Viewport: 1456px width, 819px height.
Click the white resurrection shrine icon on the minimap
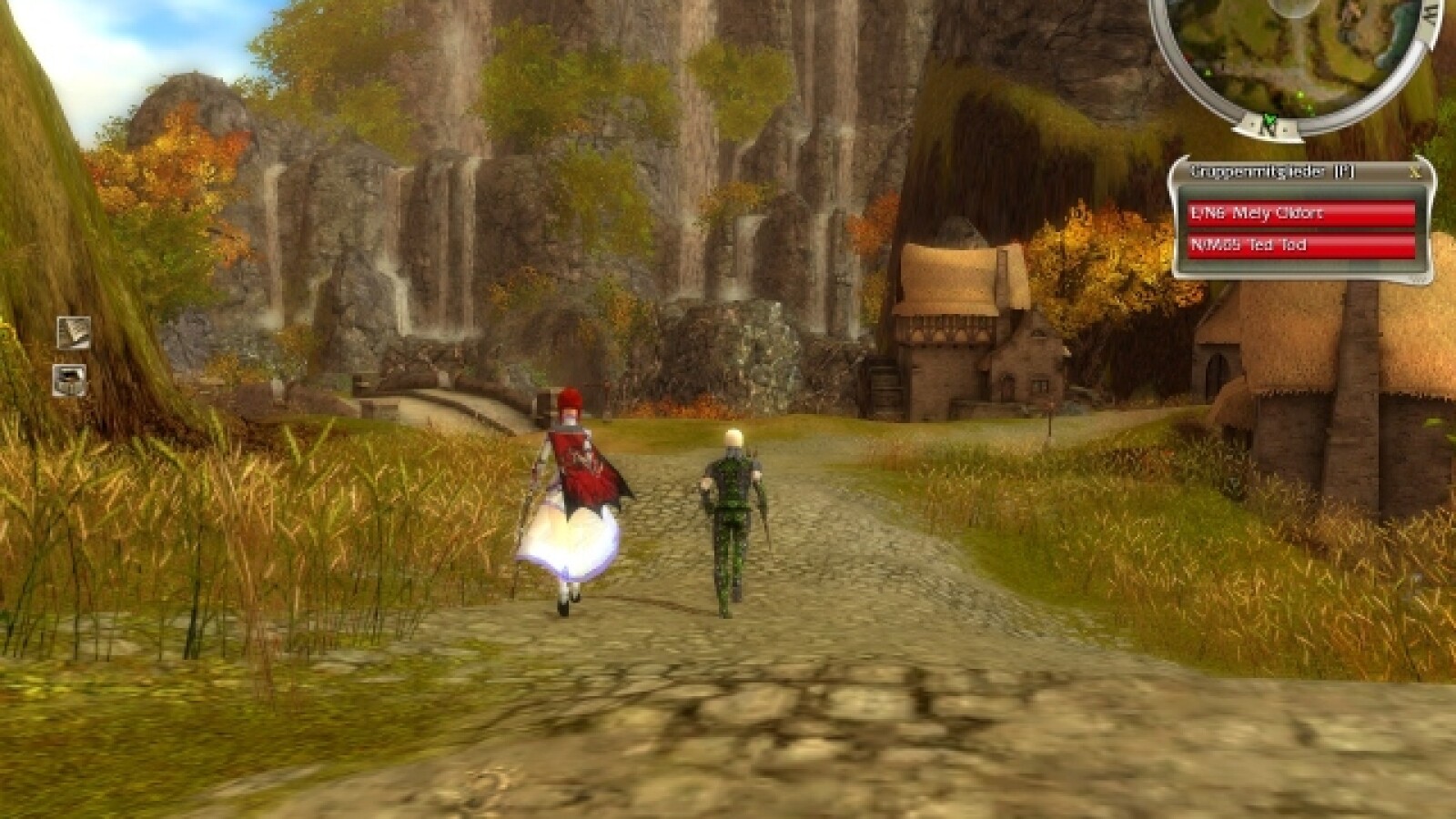click(1293, 5)
